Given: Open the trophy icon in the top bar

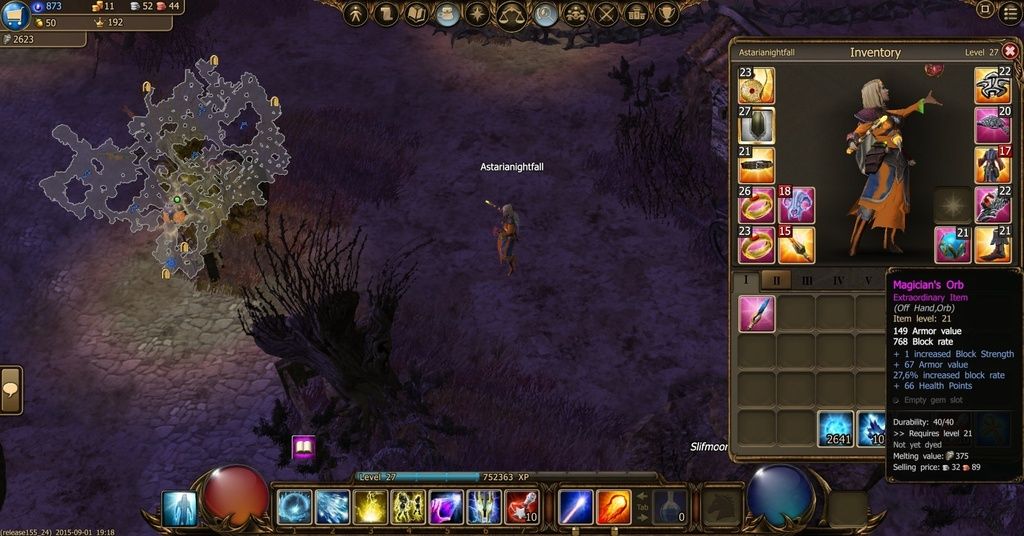Looking at the screenshot, I should click(x=668, y=14).
